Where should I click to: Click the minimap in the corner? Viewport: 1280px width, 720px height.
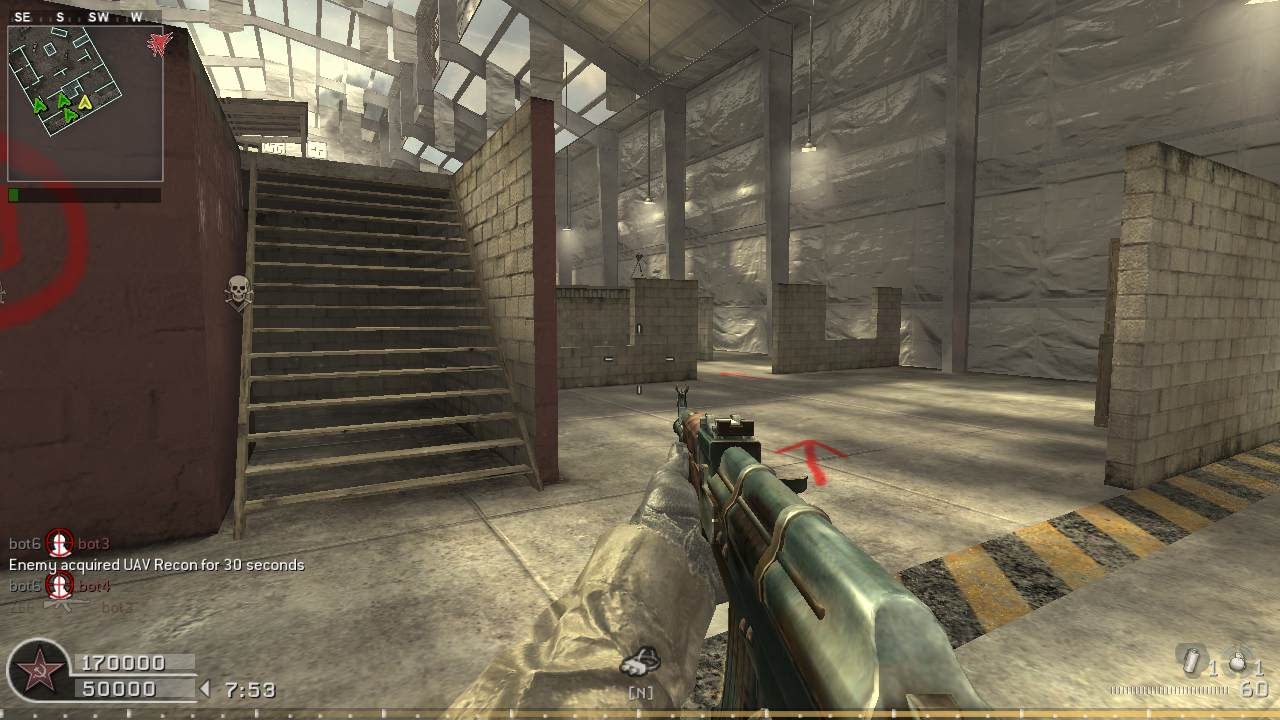(85, 103)
